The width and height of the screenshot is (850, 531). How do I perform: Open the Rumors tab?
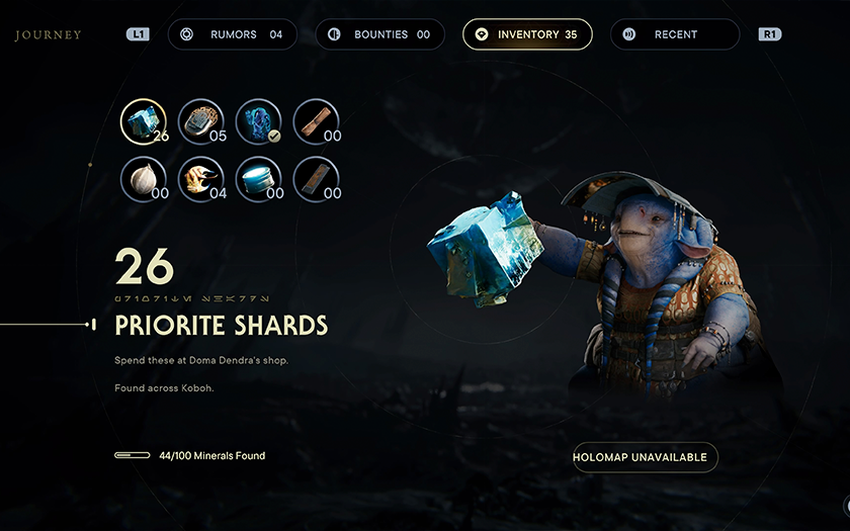coord(234,34)
